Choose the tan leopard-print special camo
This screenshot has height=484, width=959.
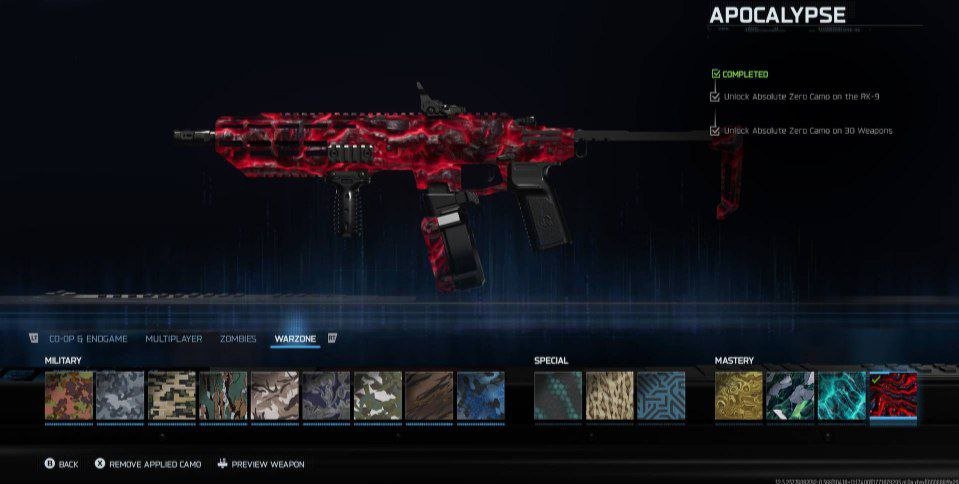point(610,395)
